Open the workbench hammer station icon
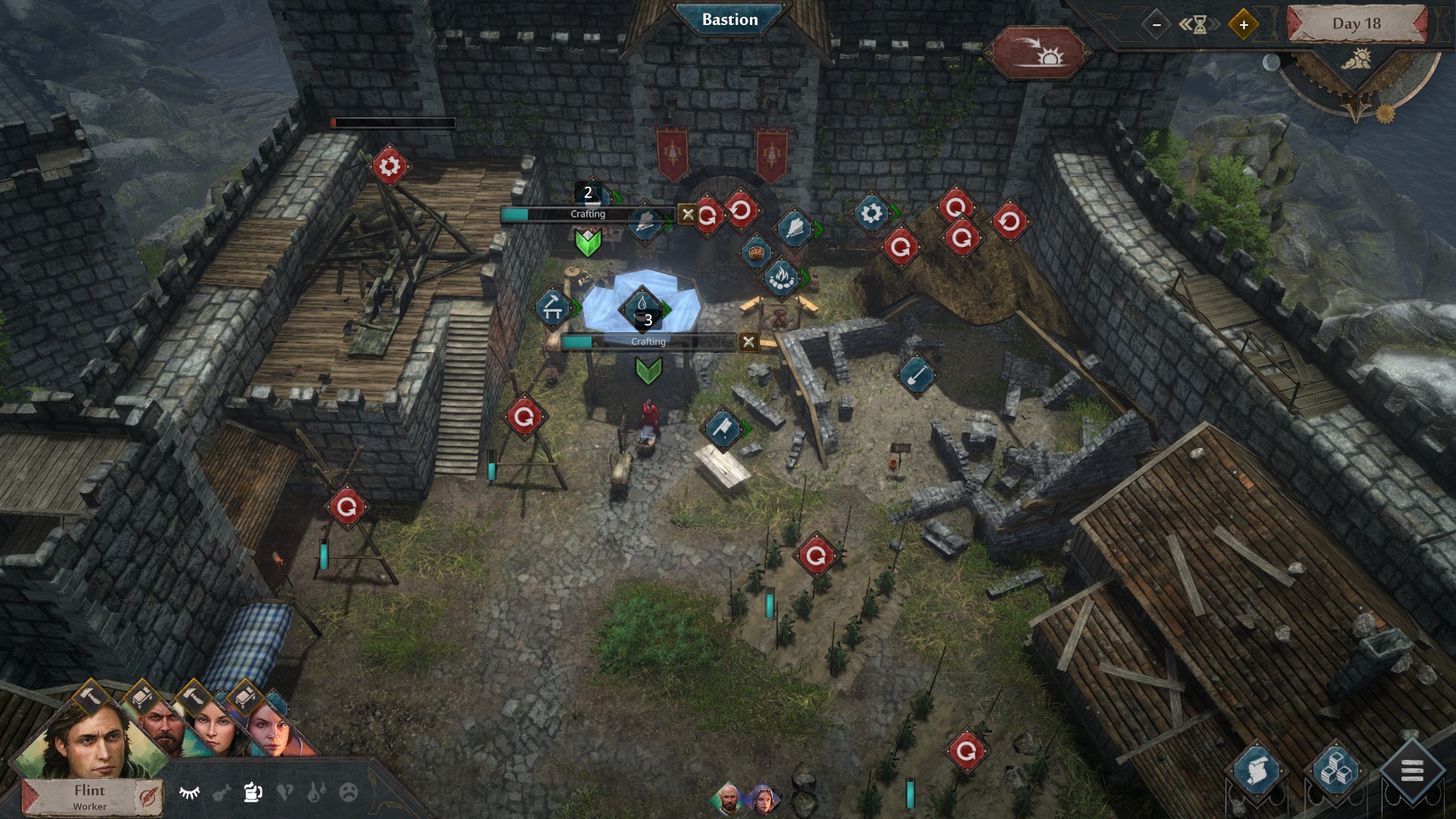 point(553,307)
